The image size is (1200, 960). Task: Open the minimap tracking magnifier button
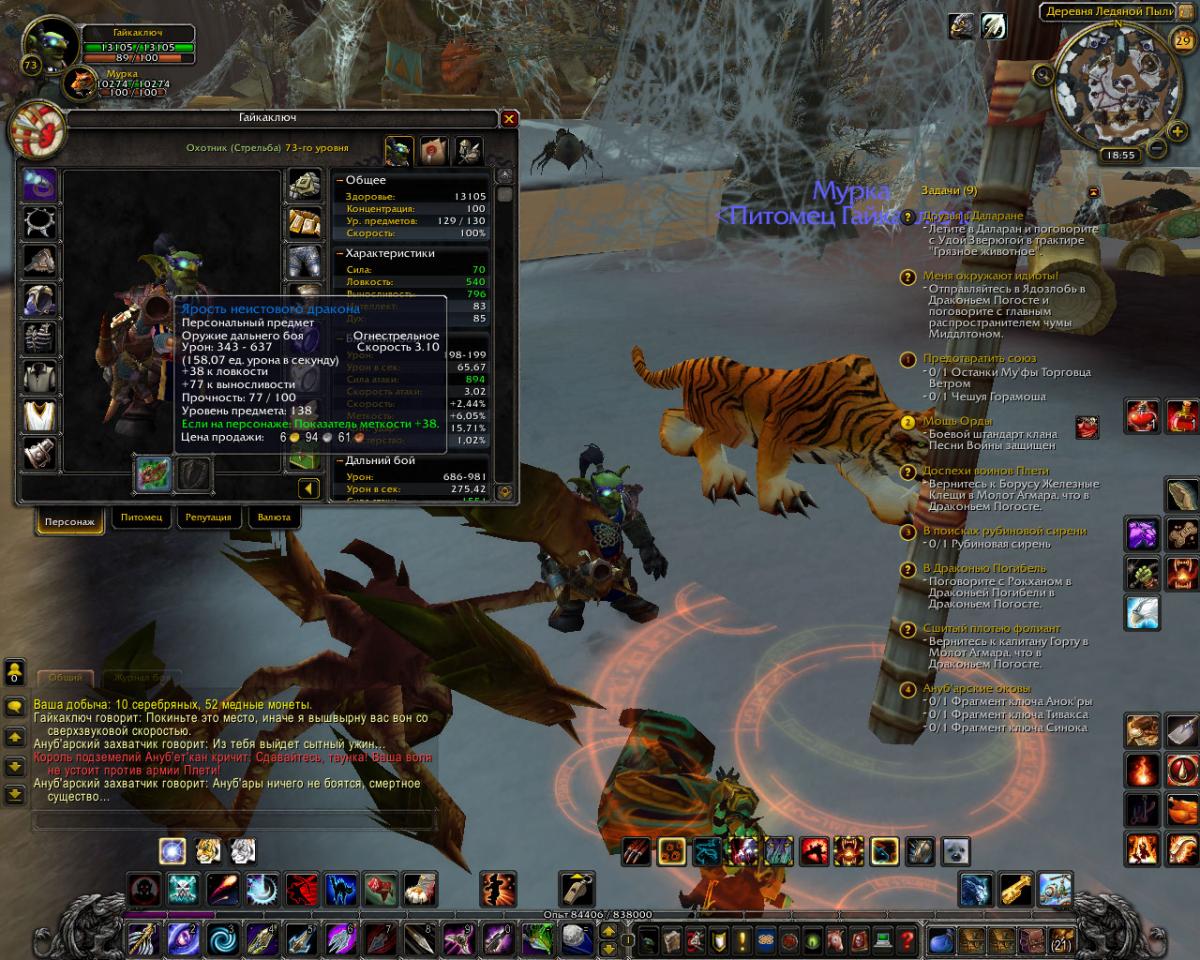1043,73
